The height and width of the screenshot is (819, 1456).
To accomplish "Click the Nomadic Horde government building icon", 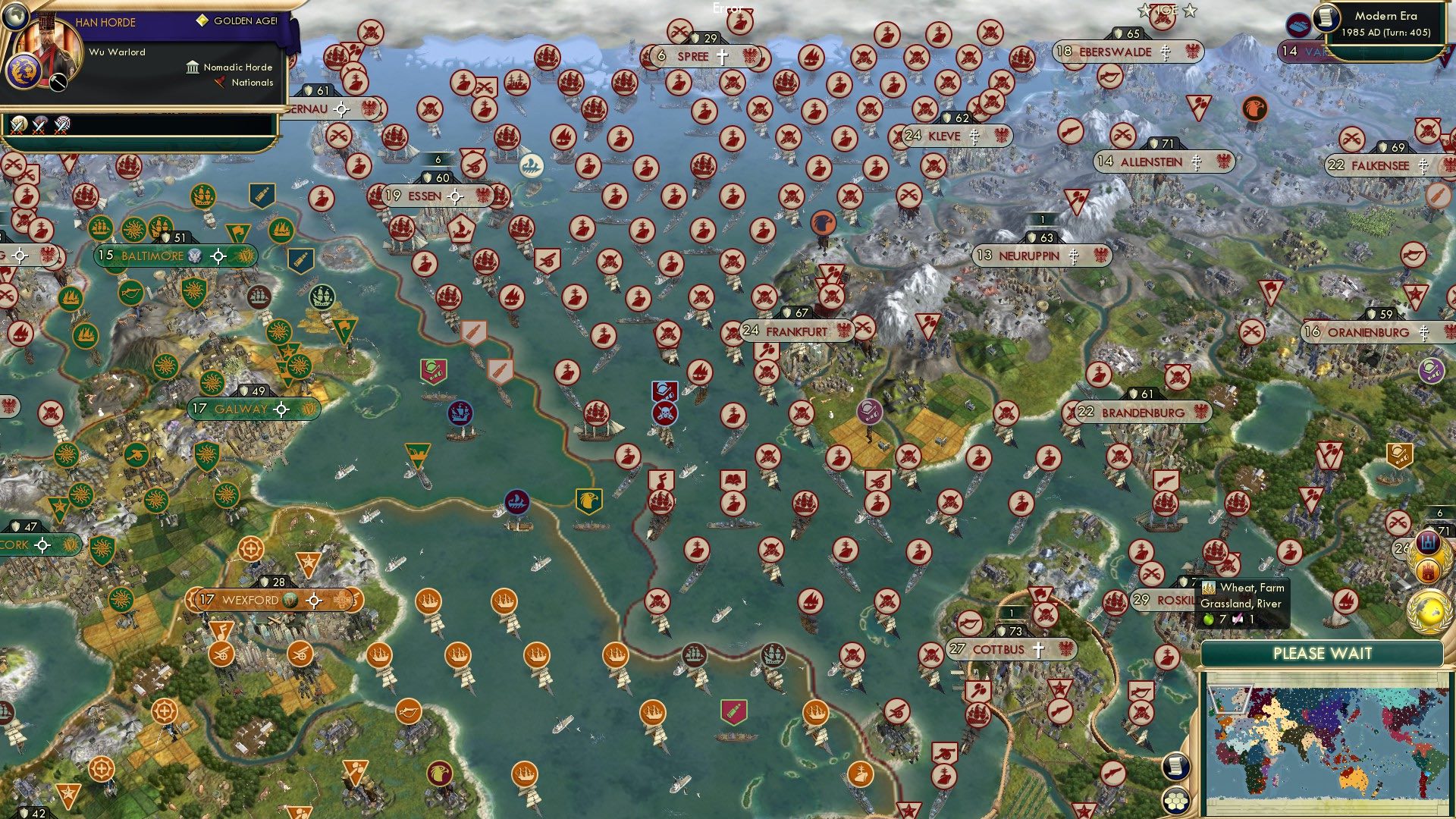I will point(193,68).
